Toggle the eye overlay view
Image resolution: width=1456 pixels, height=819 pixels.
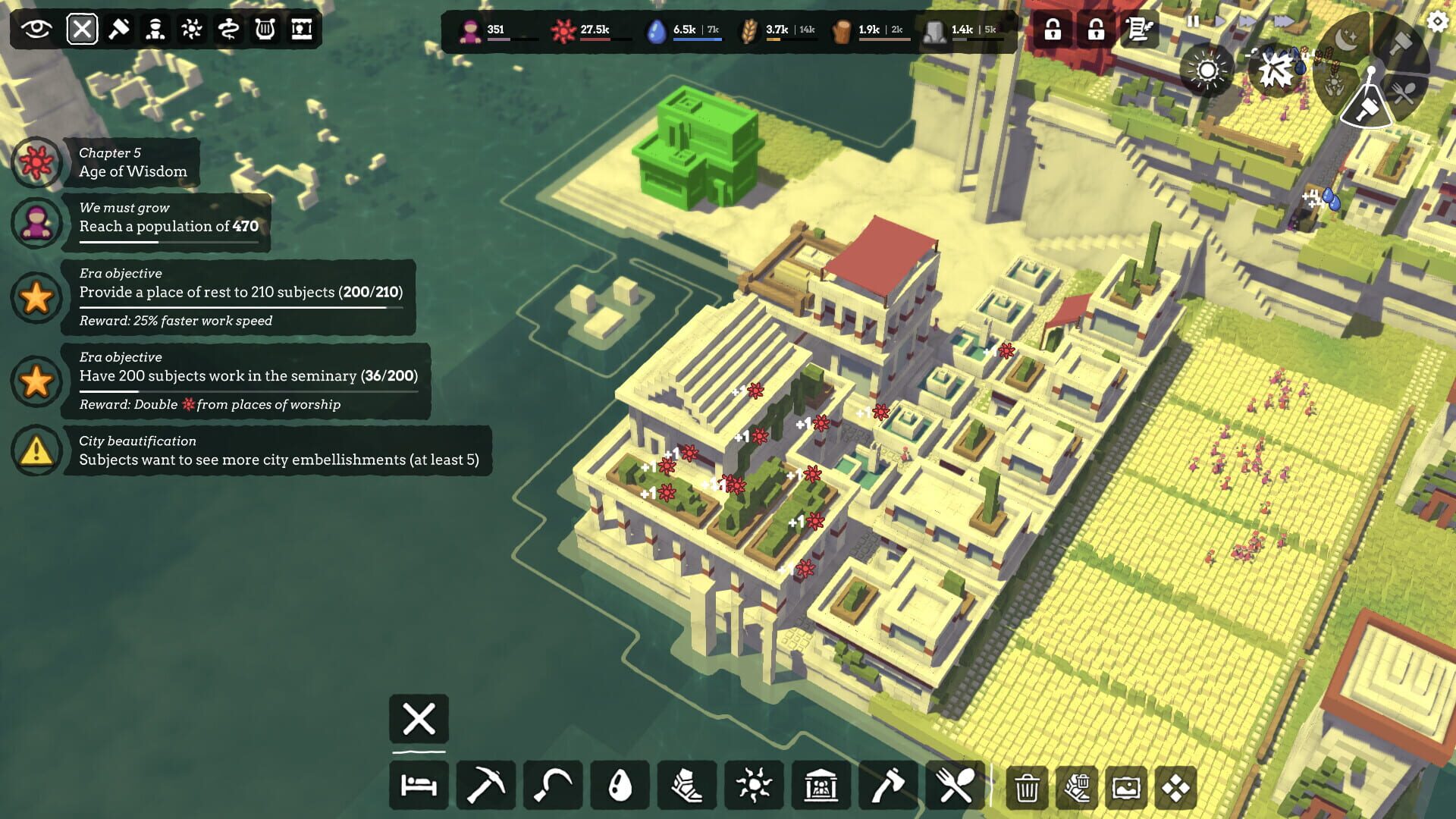coord(36,29)
